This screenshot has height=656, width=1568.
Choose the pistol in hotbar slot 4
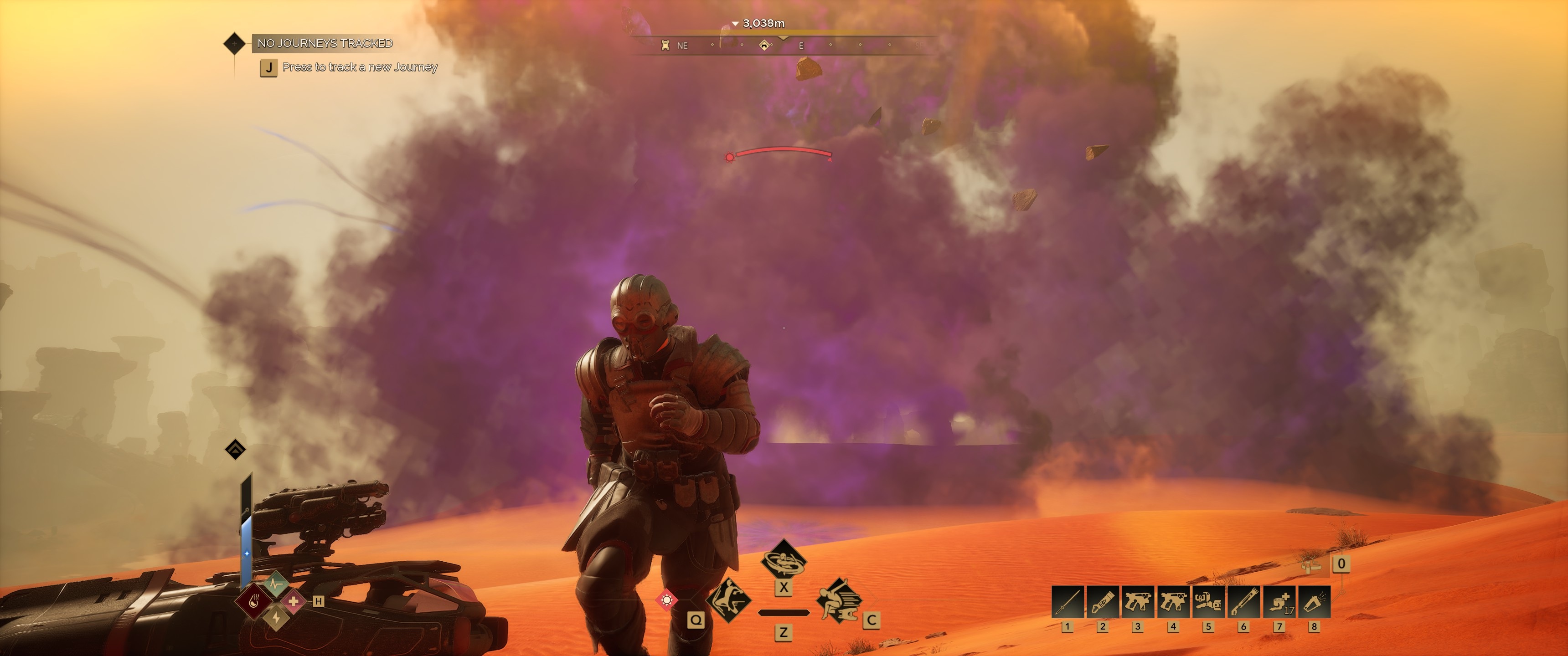(x=1173, y=602)
